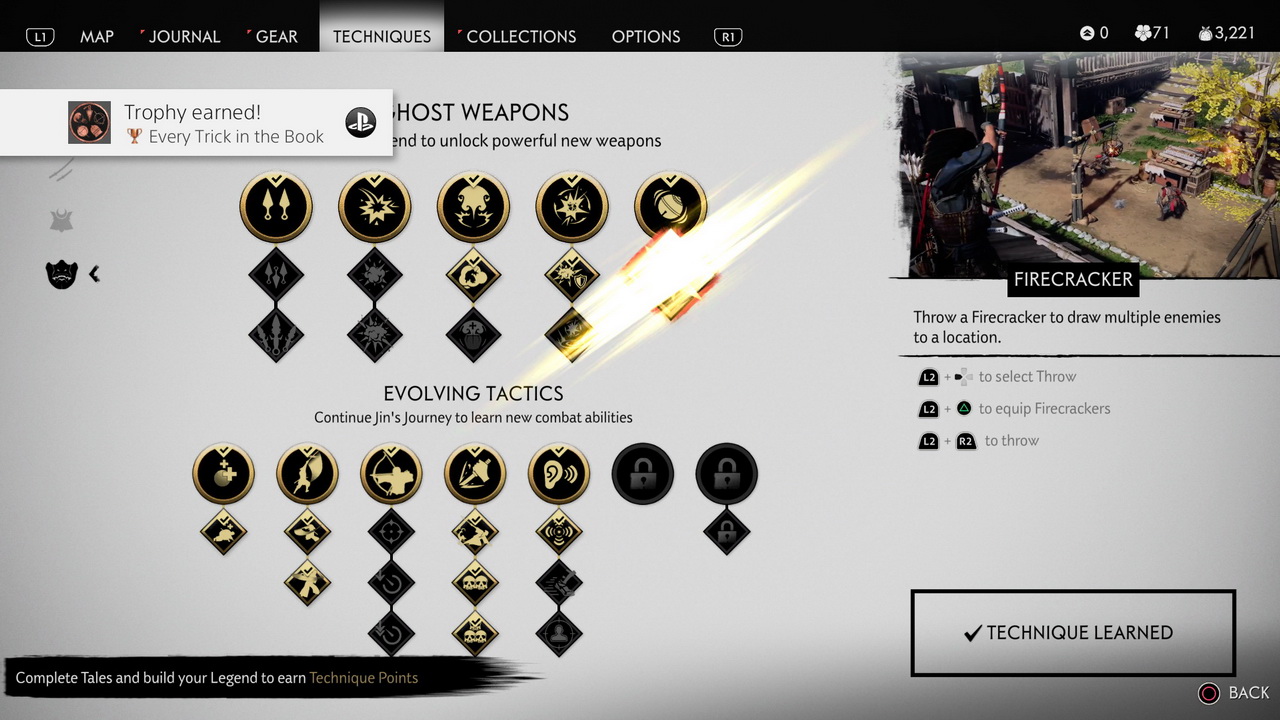Click the Technique Learned button
The image size is (1280, 720).
point(1073,633)
